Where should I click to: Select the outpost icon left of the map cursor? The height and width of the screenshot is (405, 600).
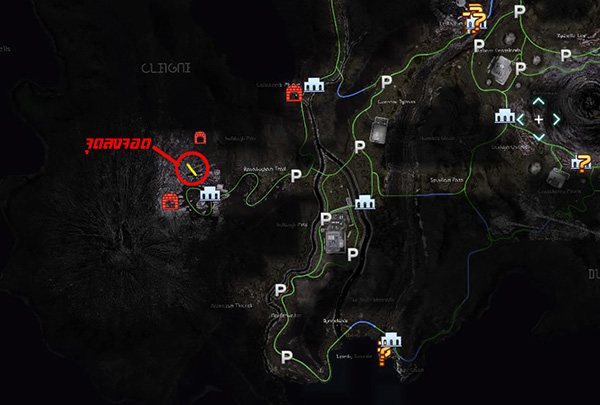tap(504, 117)
